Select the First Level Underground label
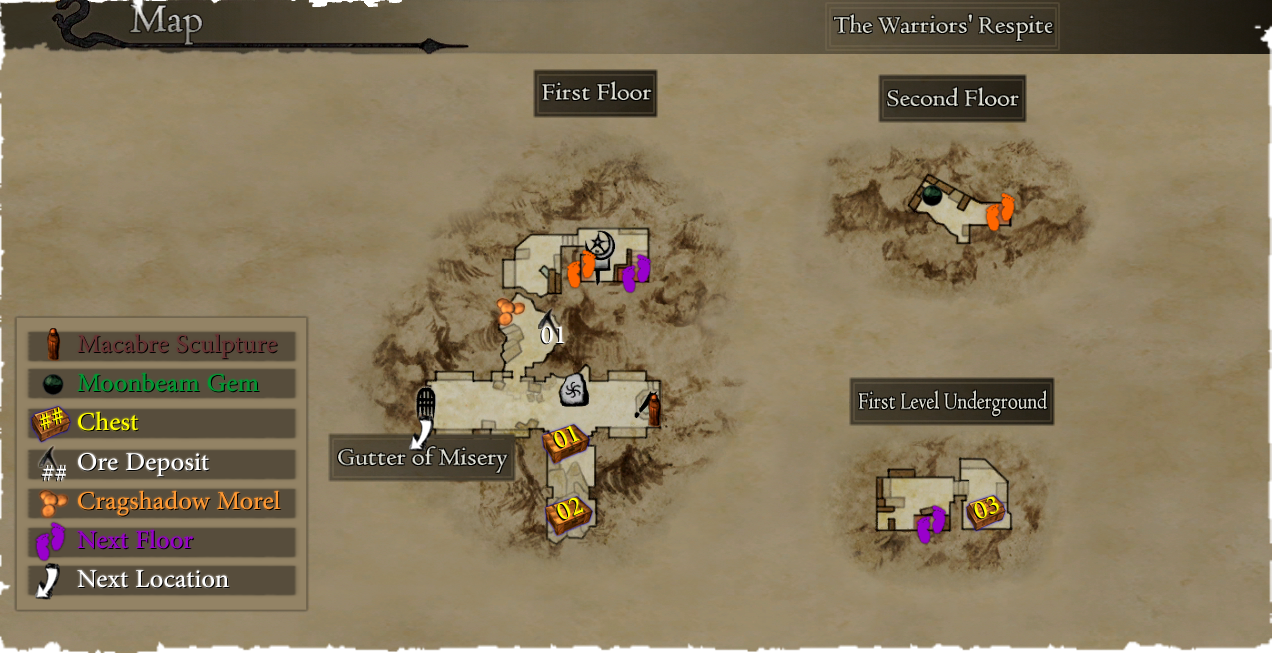Screen dimensions: 1272x653 952,402
